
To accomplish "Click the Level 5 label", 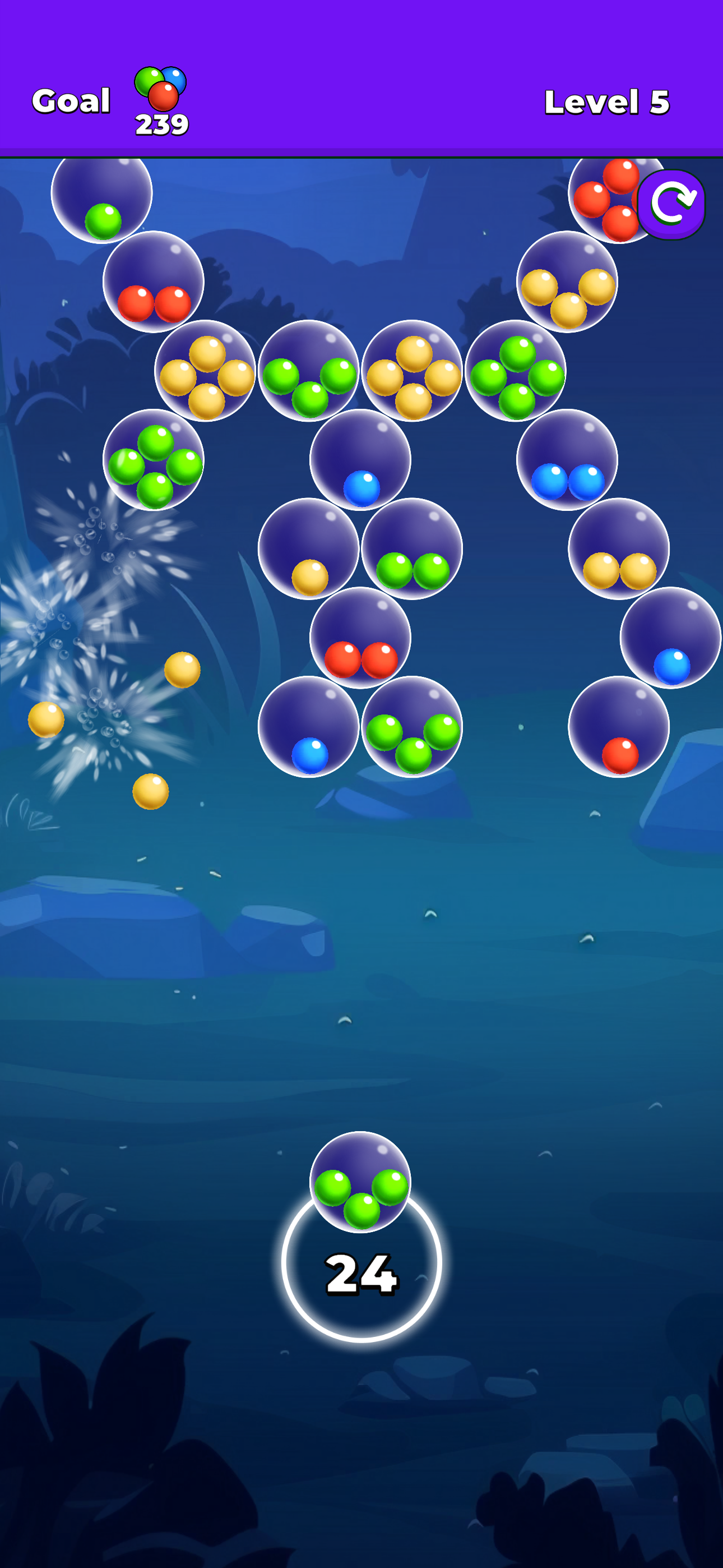I will tap(605, 100).
